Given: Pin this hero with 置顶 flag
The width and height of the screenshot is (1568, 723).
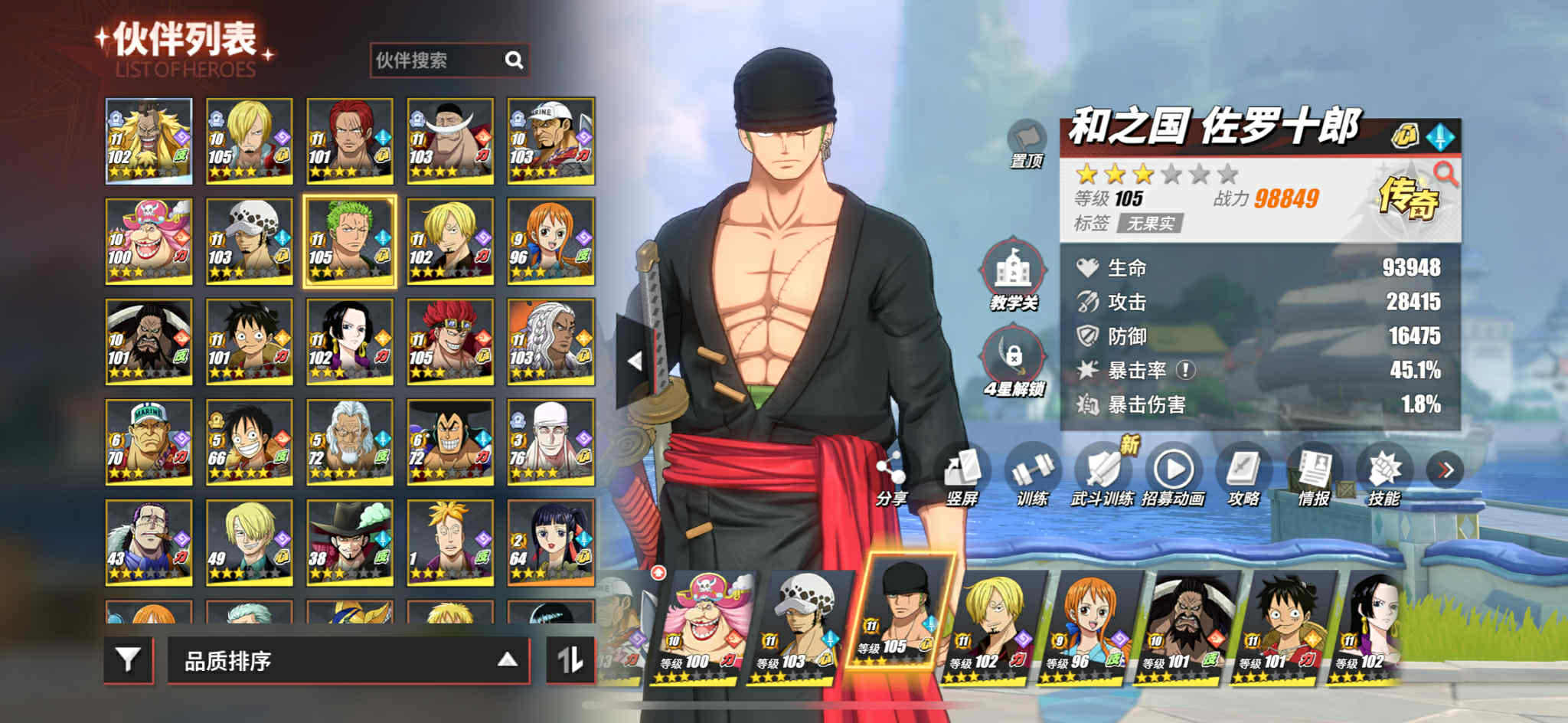Looking at the screenshot, I should [1026, 143].
